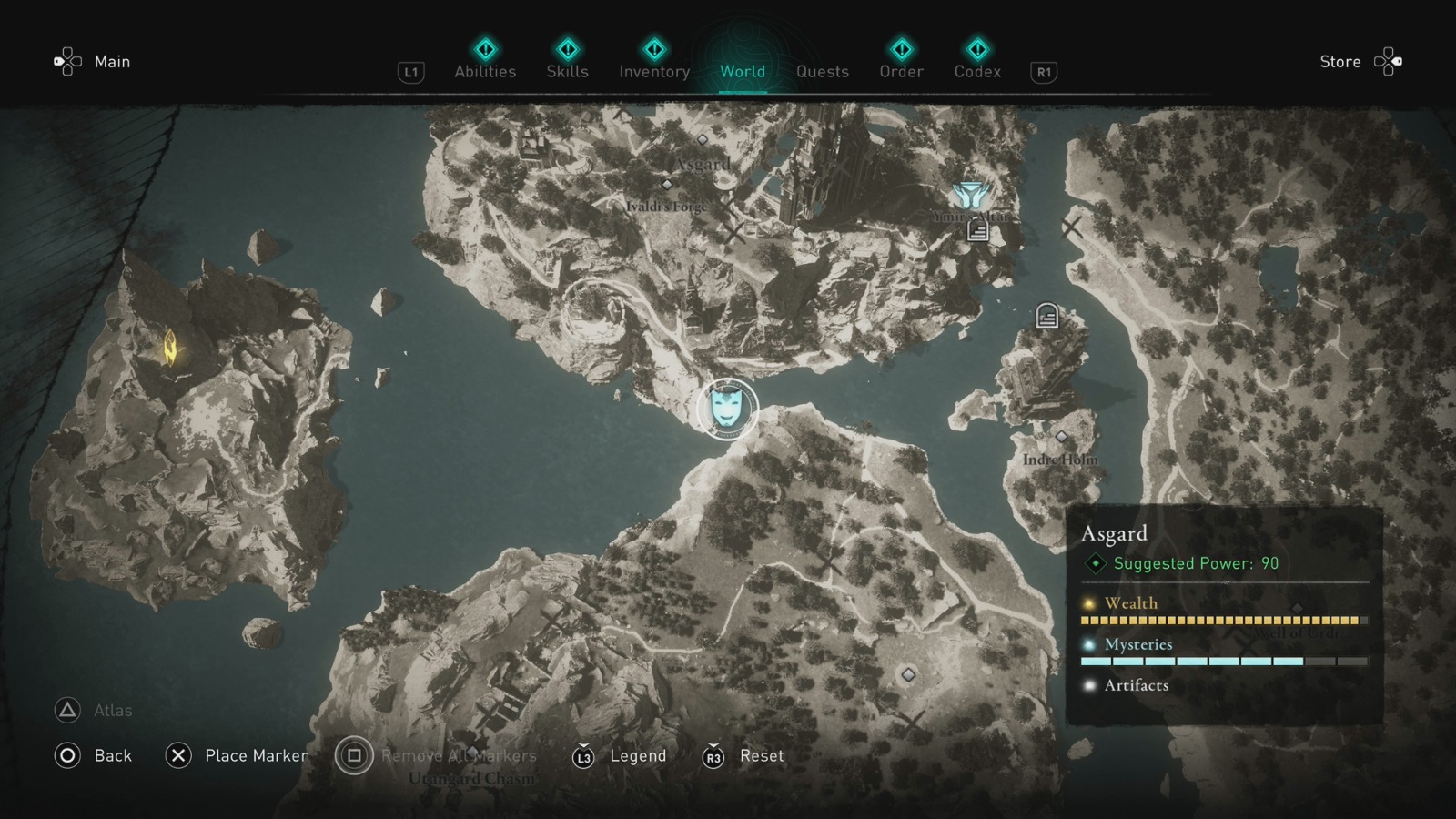Click the note icon near Indre Holm ruins

click(x=1046, y=315)
